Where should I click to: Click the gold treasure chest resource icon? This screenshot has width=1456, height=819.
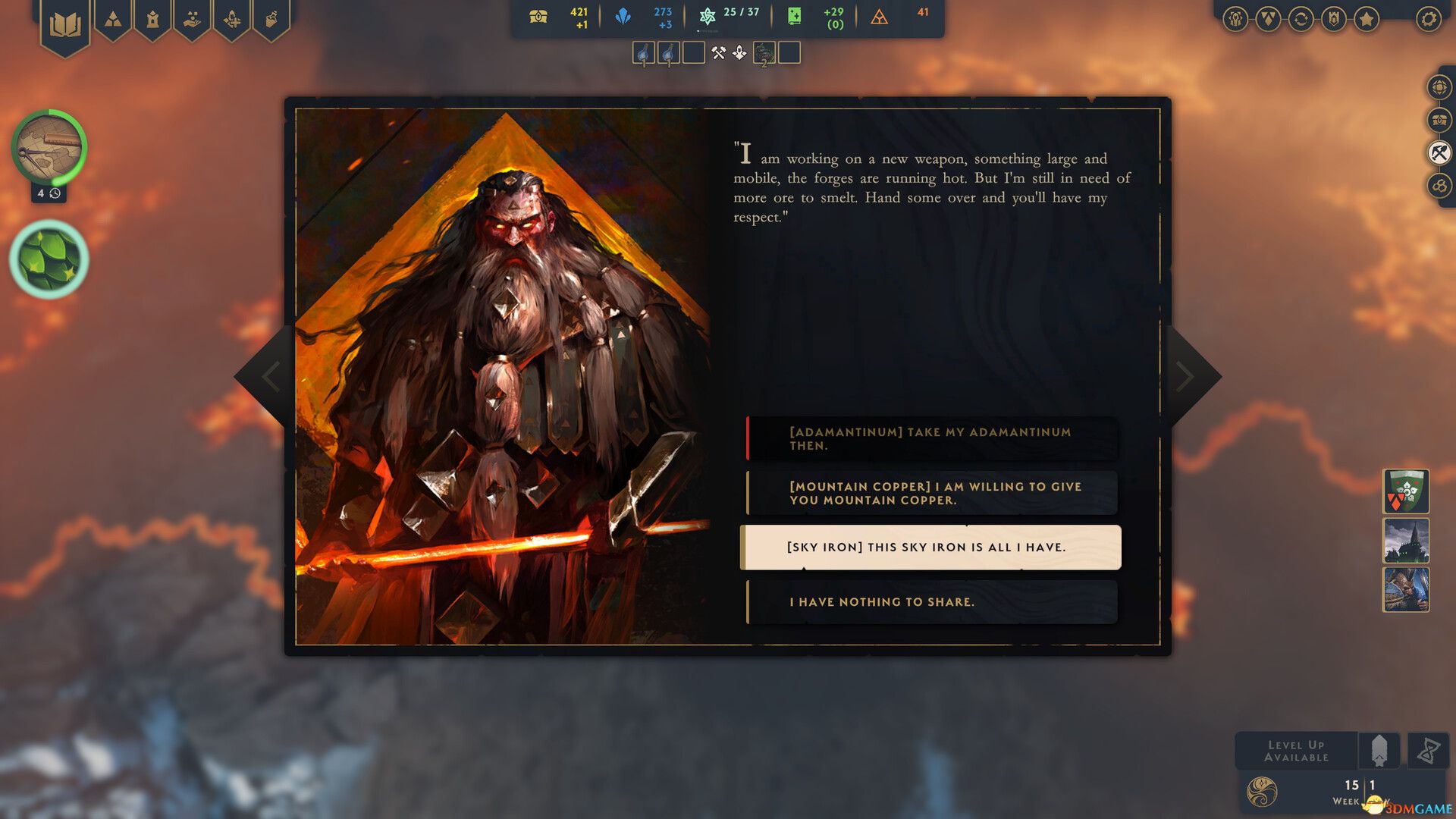tap(538, 16)
